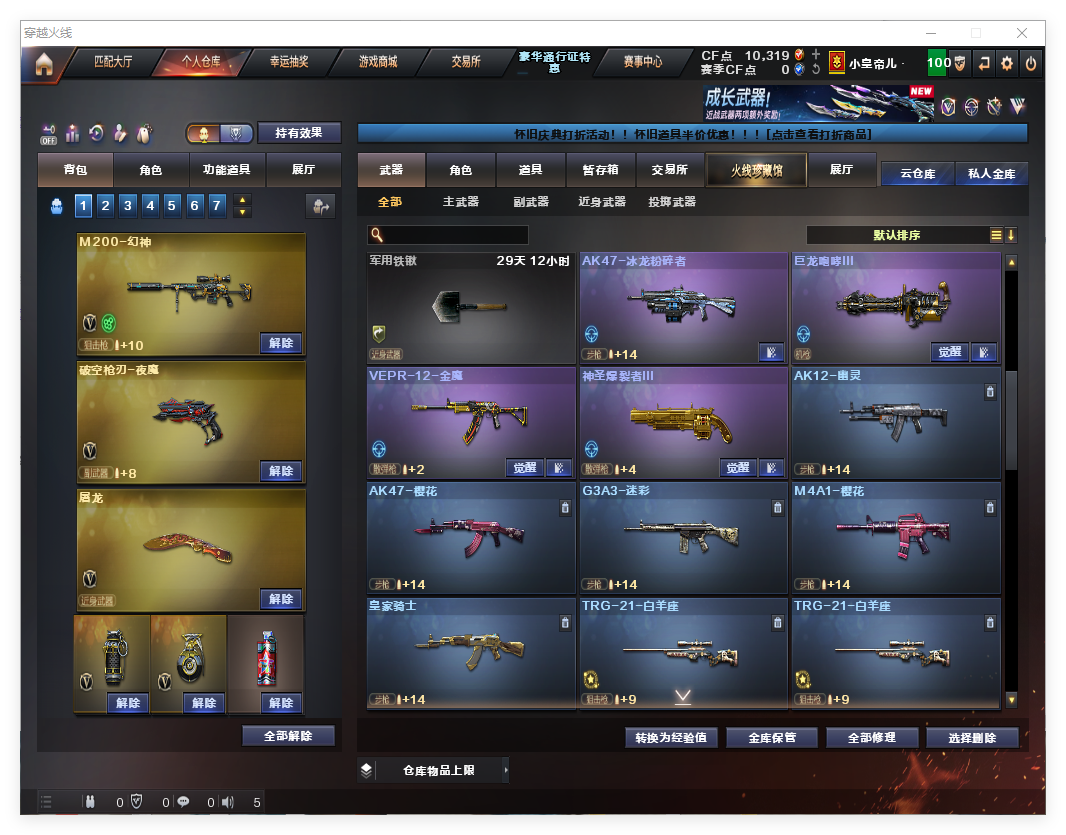Switch to backpack number 3
This screenshot has height=835, width=1066.
tap(128, 206)
